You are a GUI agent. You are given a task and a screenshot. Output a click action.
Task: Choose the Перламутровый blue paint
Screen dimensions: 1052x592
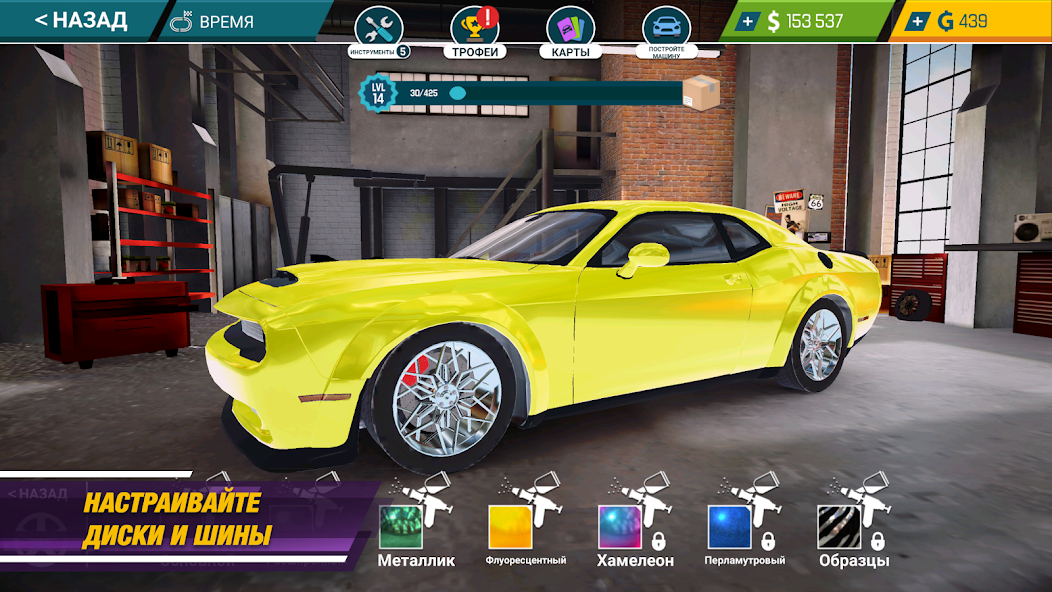pyautogui.click(x=730, y=526)
